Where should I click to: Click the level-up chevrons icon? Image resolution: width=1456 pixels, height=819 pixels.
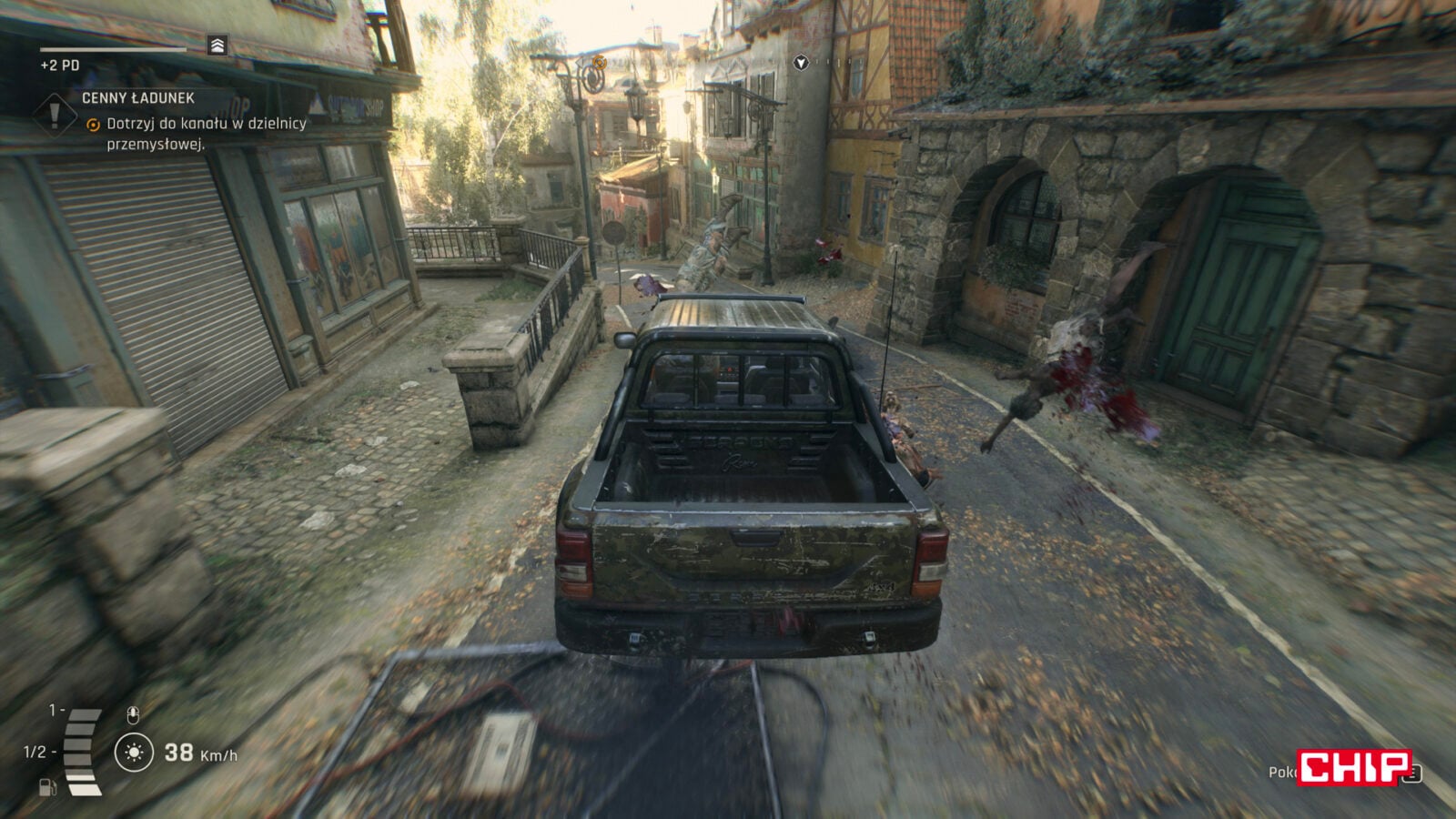pyautogui.click(x=217, y=45)
